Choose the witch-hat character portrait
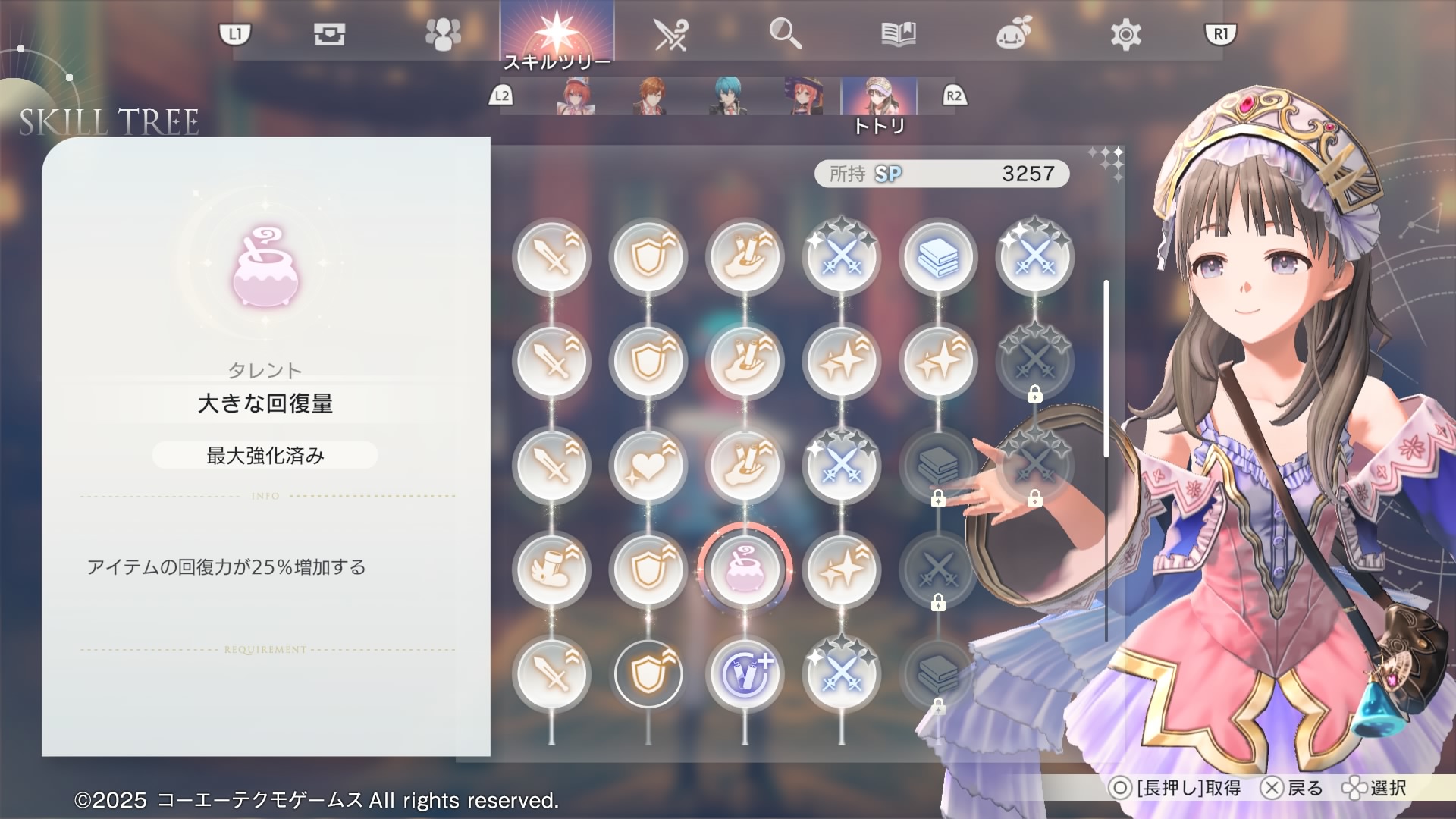The height and width of the screenshot is (819, 1456). (x=804, y=96)
